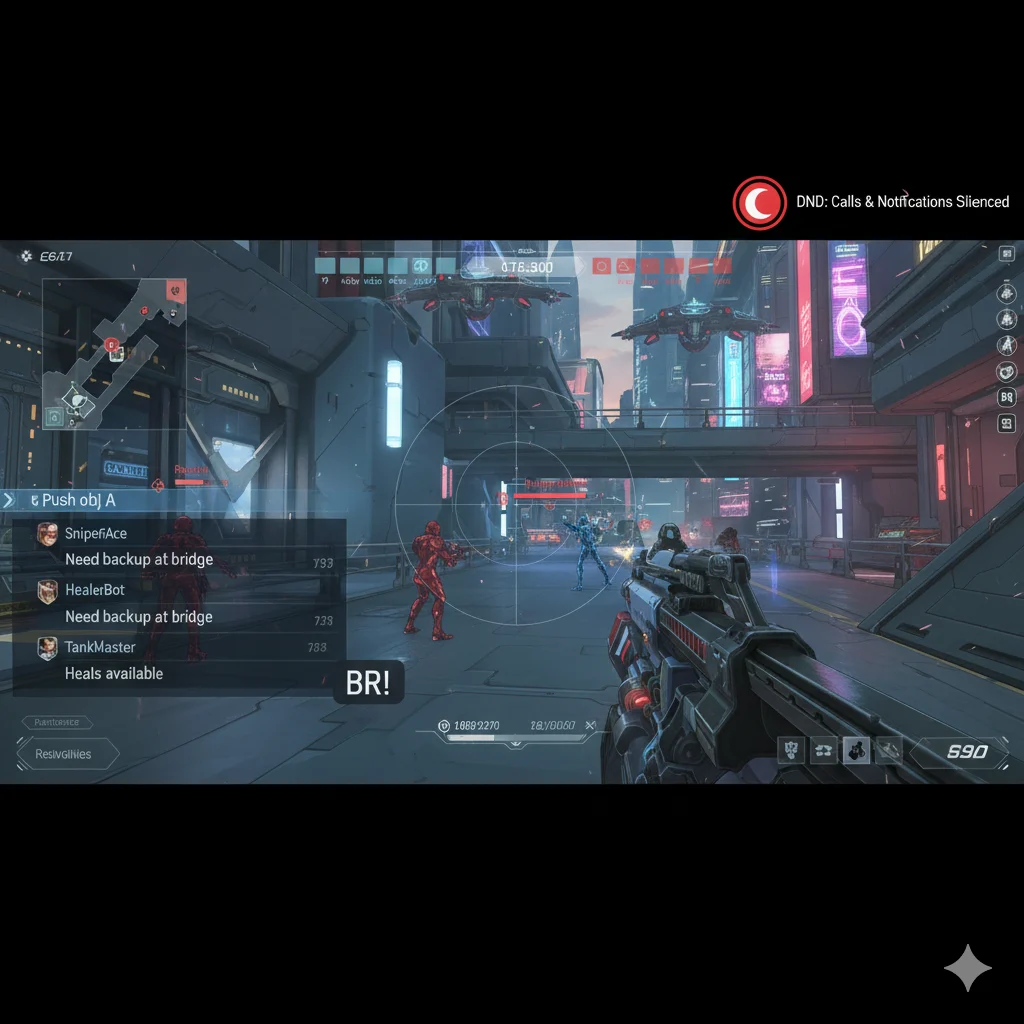Click the red moon Do Not Disturb icon

tap(760, 202)
